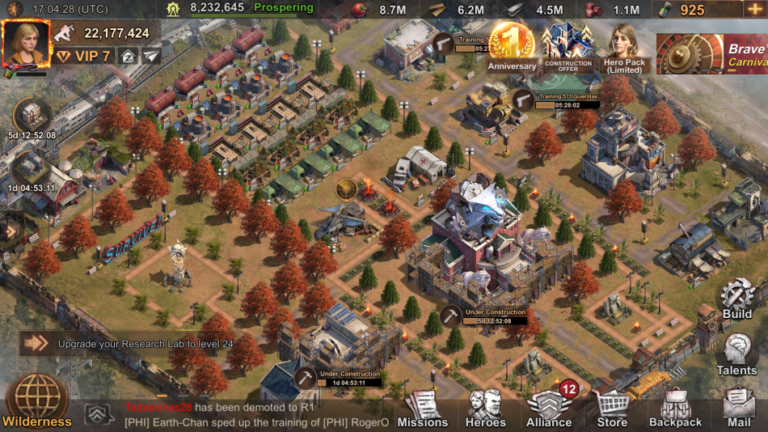The height and width of the screenshot is (432, 768).
Task: Open the Backpack inventory
Action: (675, 407)
